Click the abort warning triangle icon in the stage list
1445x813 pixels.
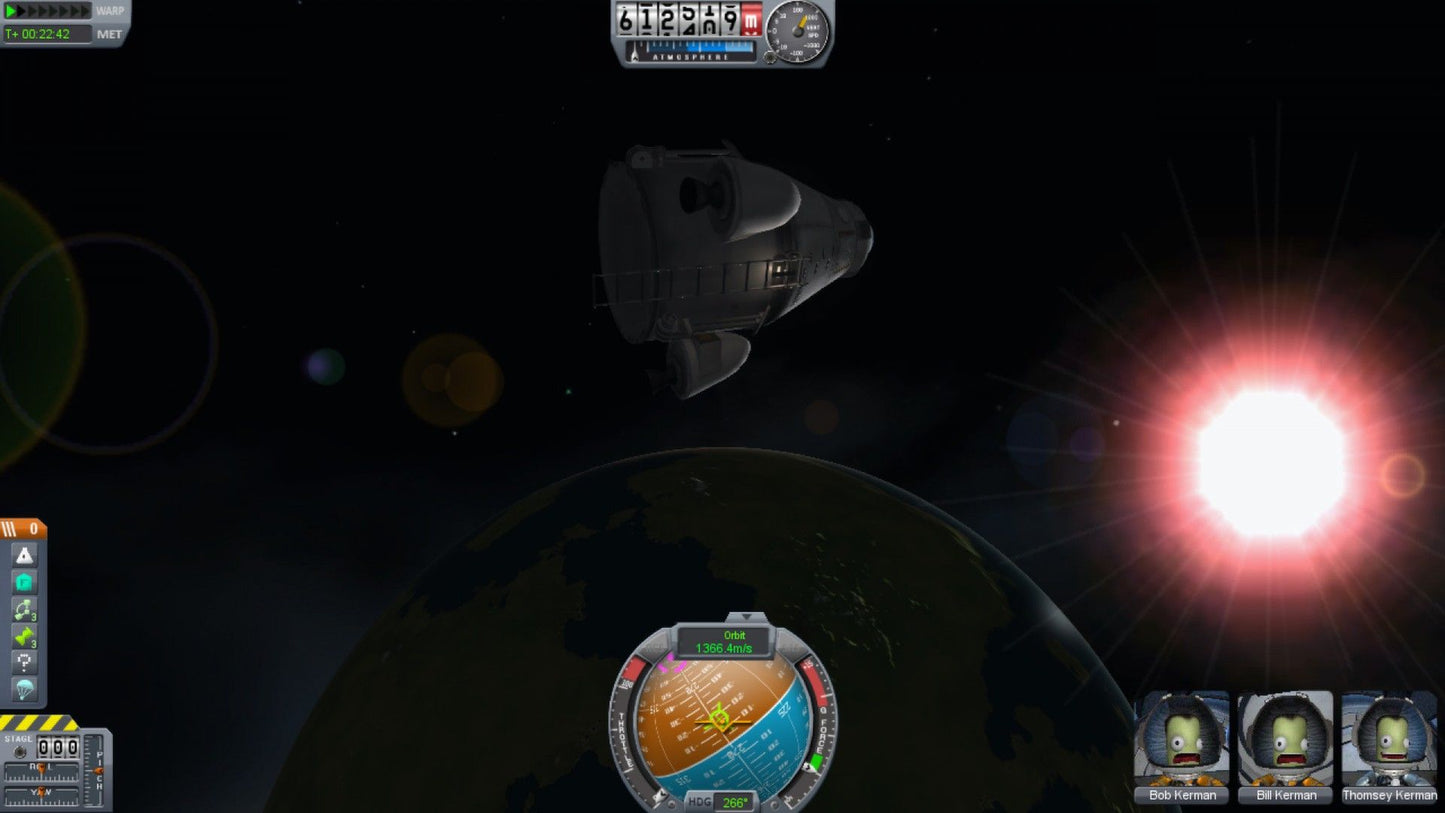click(x=24, y=554)
